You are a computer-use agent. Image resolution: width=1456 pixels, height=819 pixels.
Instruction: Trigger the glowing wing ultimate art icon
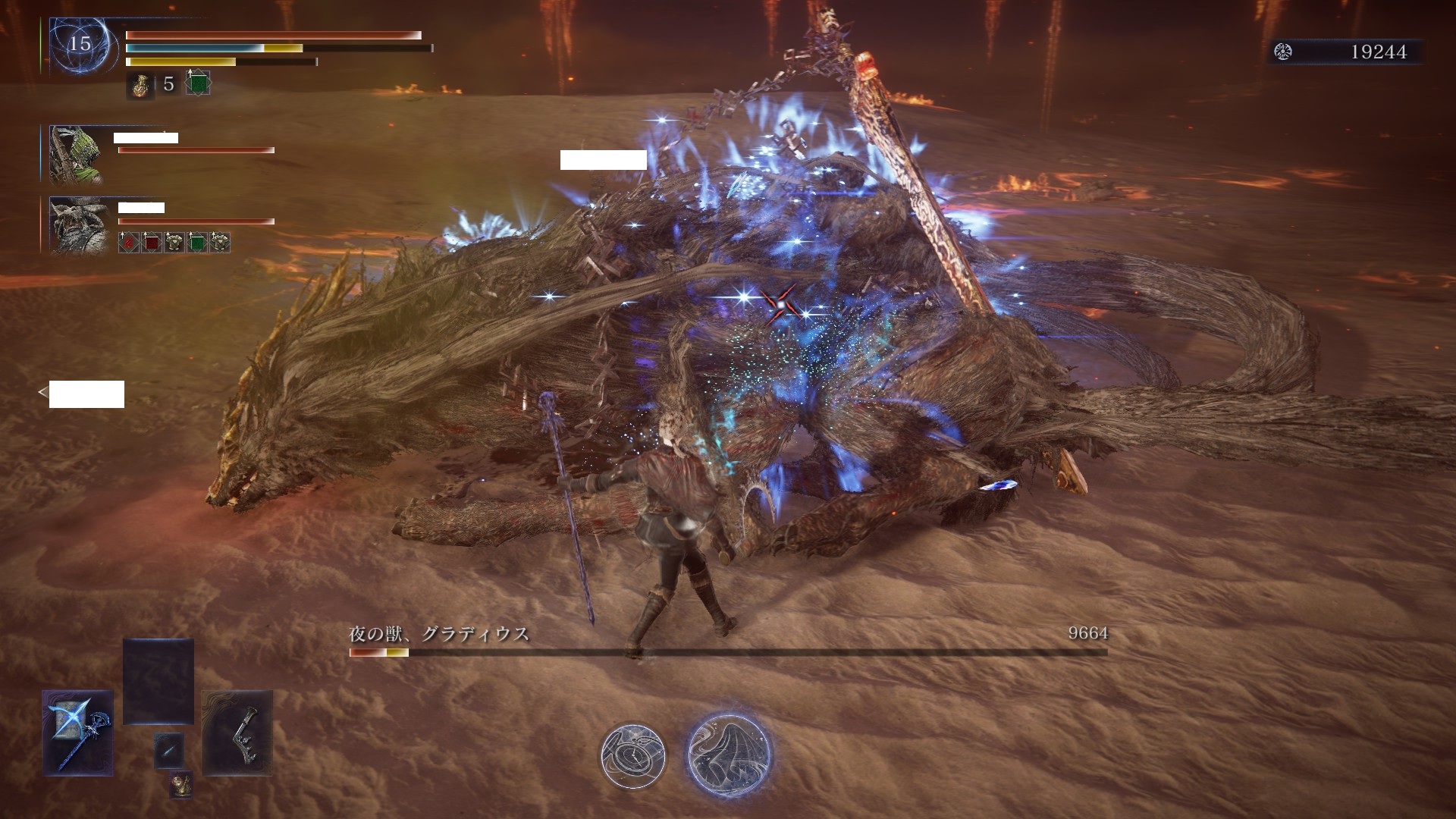tap(729, 754)
